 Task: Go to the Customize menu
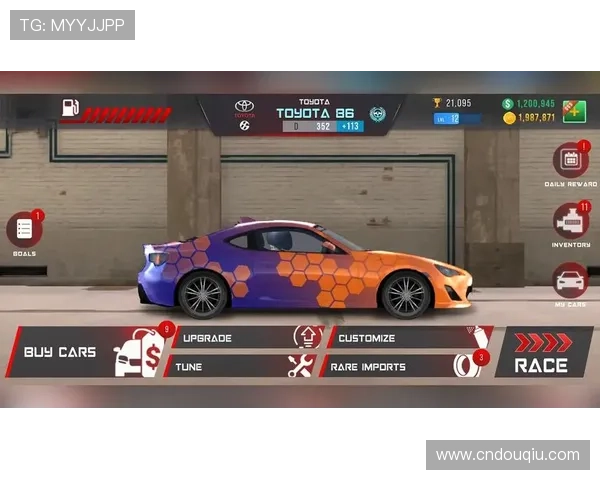click(400, 338)
